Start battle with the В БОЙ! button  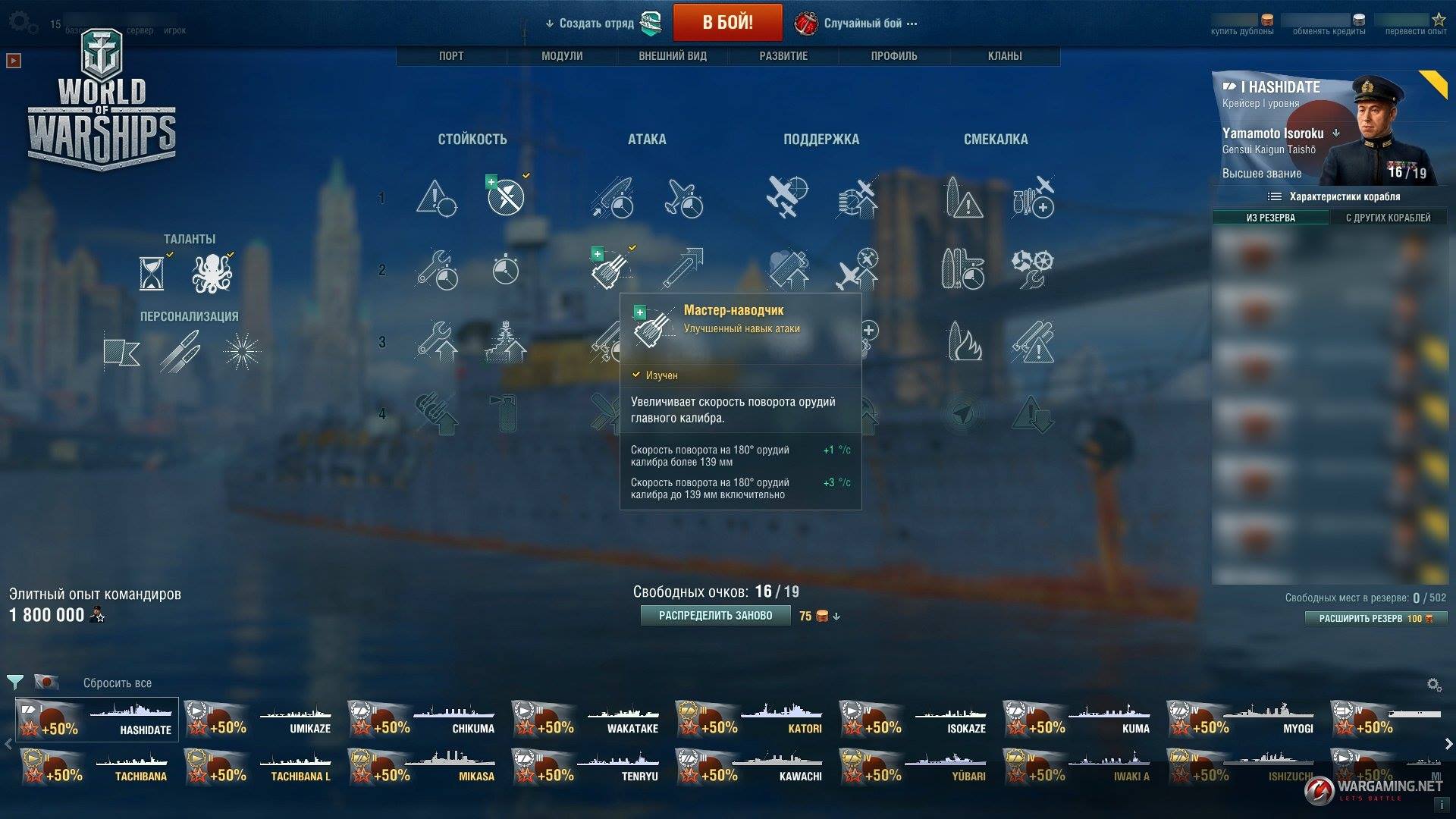click(727, 22)
